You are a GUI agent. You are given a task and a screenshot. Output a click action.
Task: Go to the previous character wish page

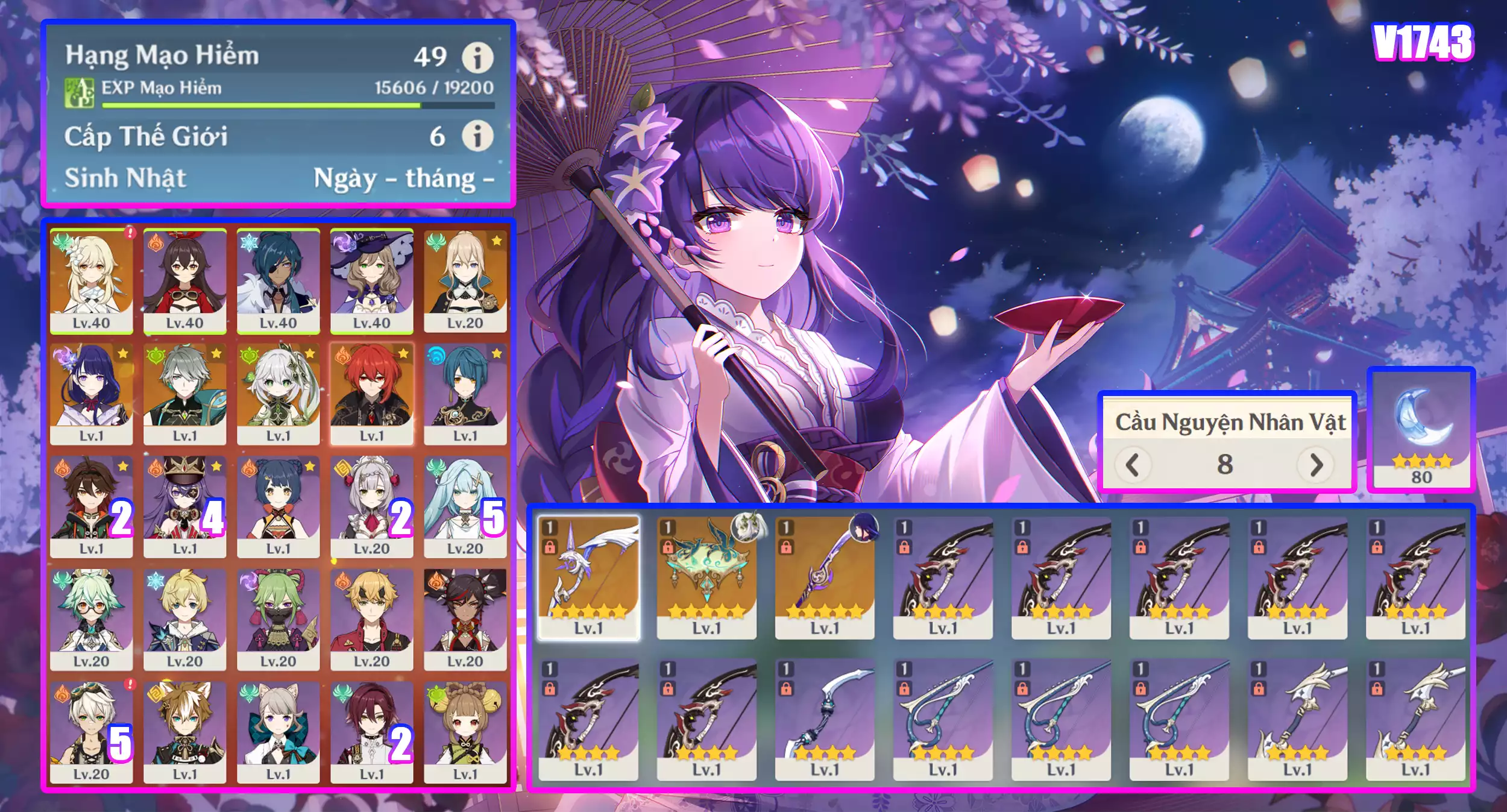tap(1132, 465)
